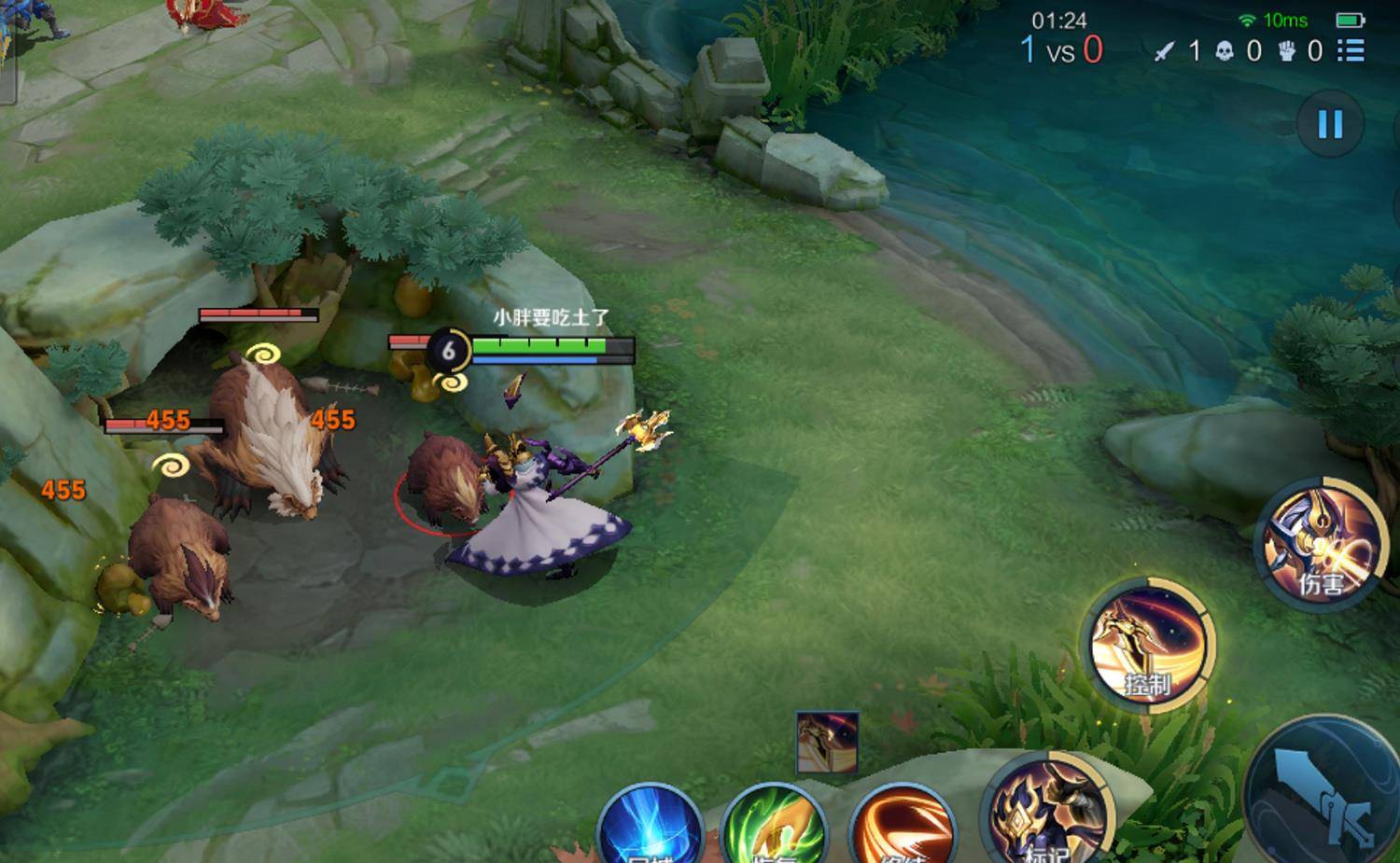Pause the match with the pause button

1330,124
